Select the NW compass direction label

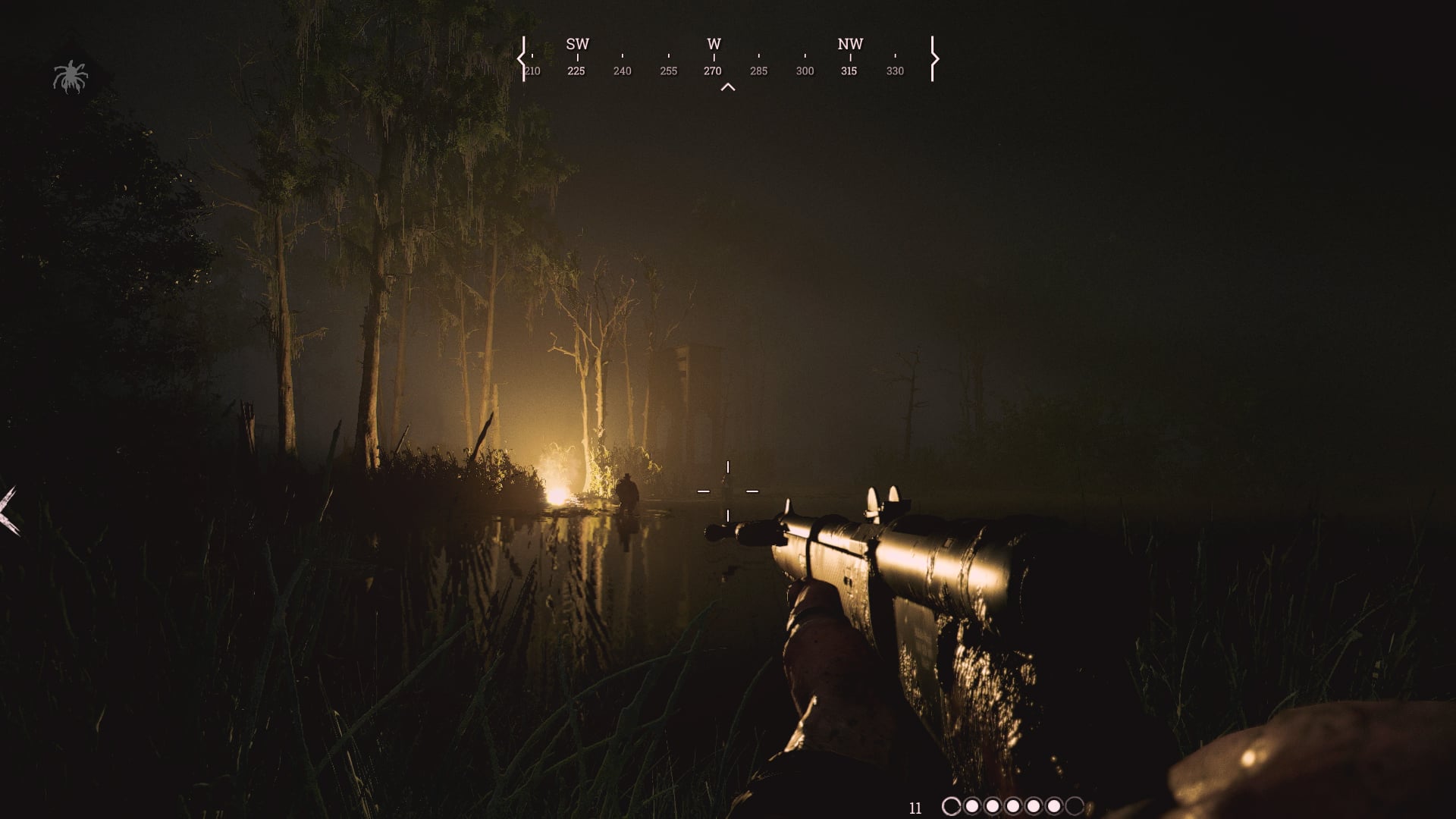click(x=849, y=44)
